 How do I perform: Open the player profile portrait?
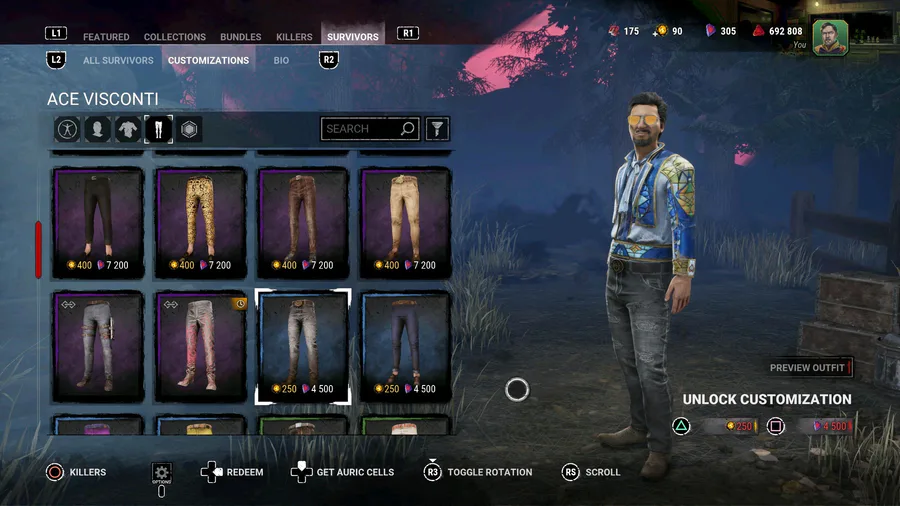(829, 37)
